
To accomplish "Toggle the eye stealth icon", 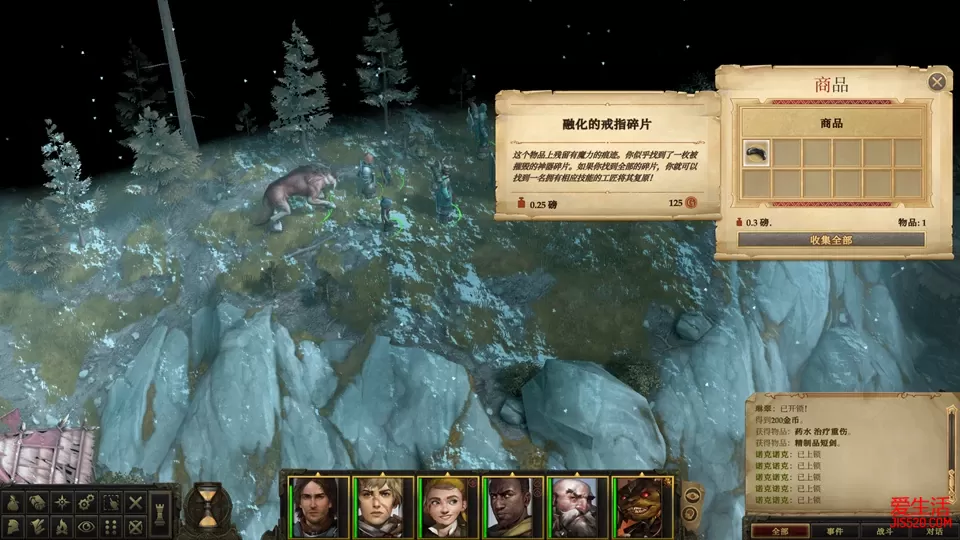I will coord(88,526).
